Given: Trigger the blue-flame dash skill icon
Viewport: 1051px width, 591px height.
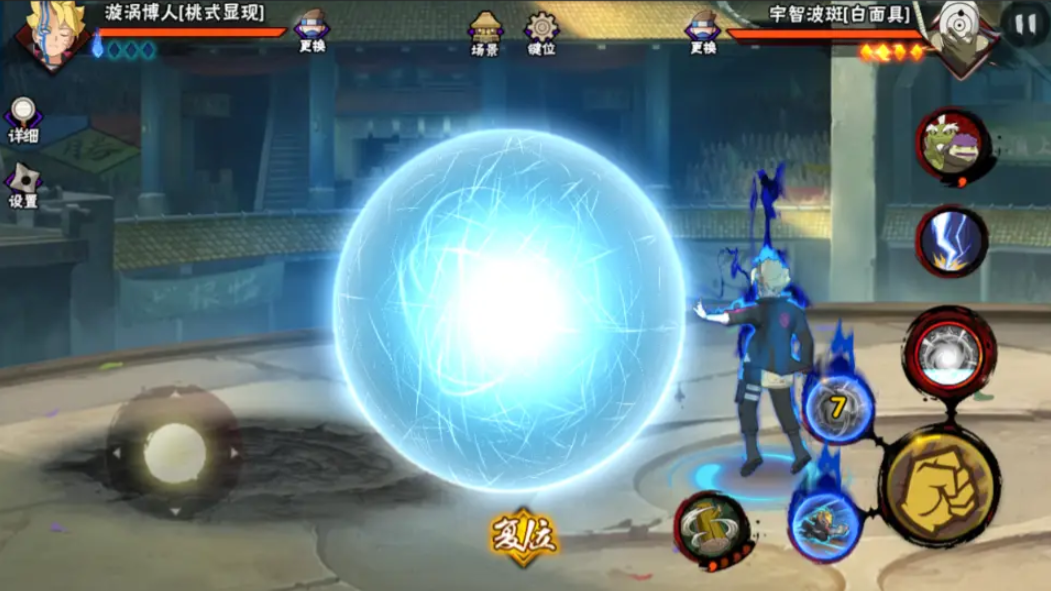Looking at the screenshot, I should tap(824, 521).
